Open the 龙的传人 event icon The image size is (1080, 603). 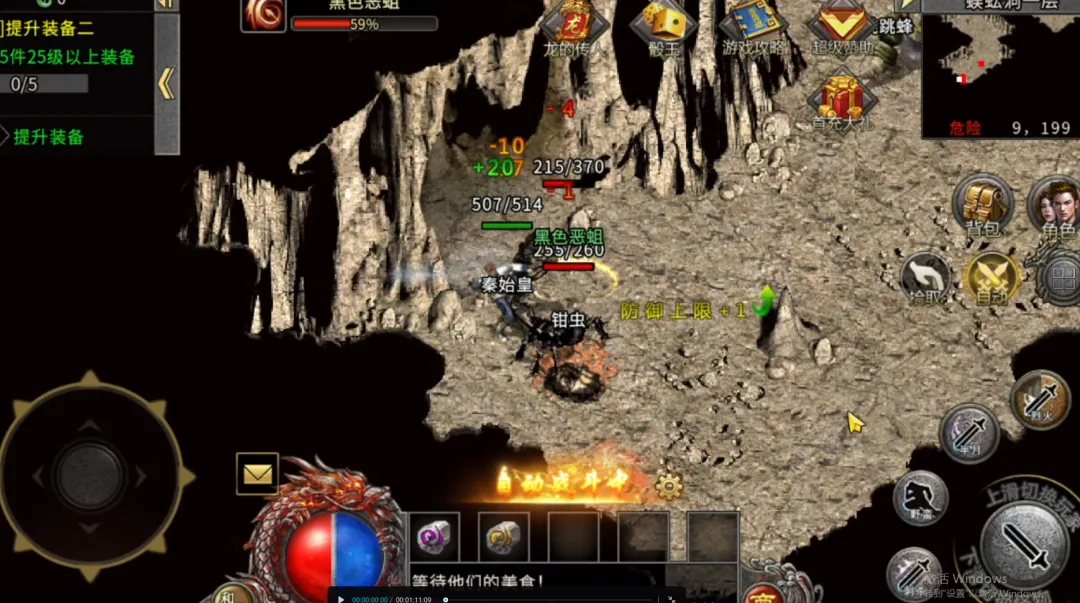point(572,24)
